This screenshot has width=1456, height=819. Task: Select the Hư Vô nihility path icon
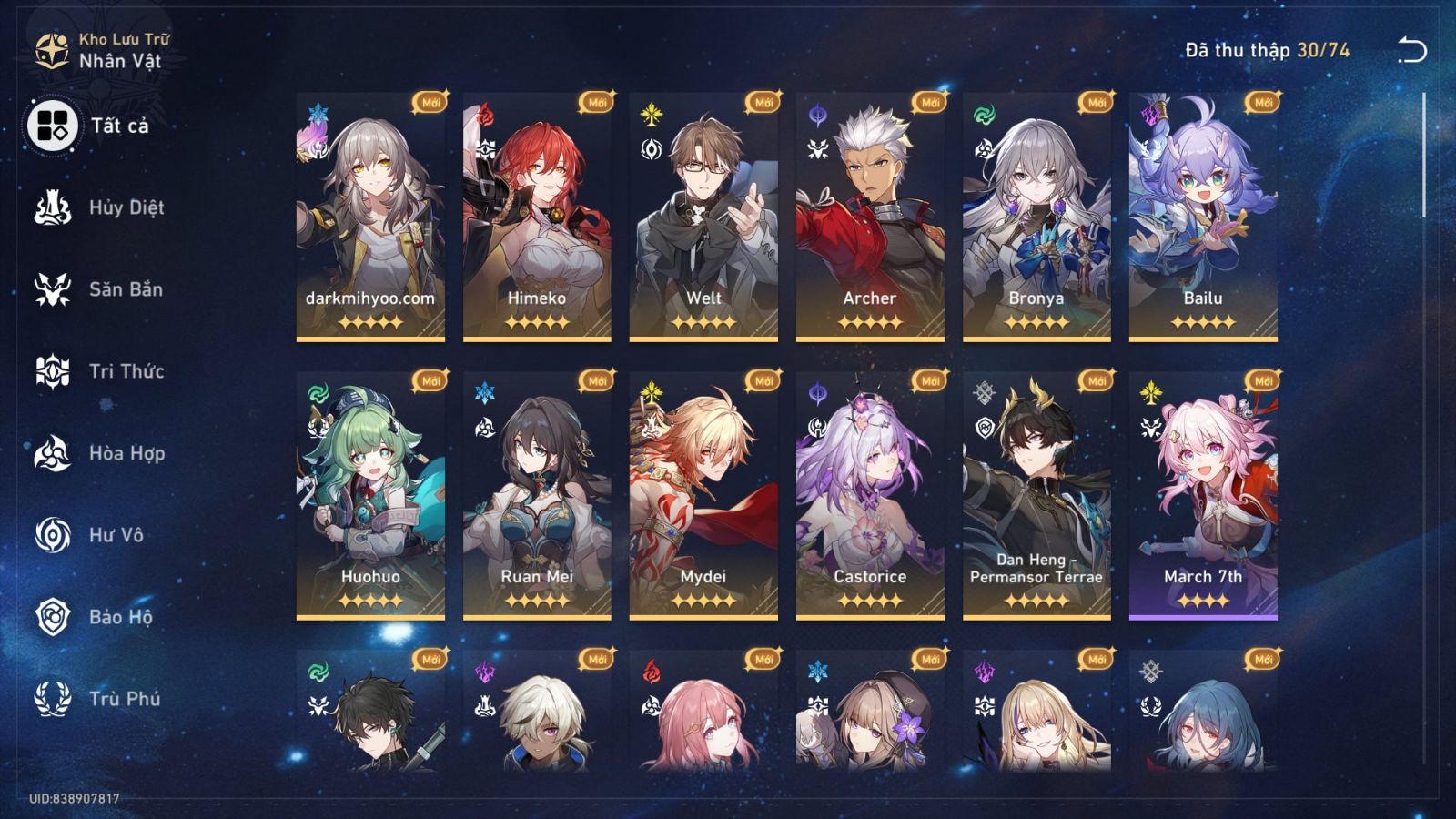(x=55, y=535)
